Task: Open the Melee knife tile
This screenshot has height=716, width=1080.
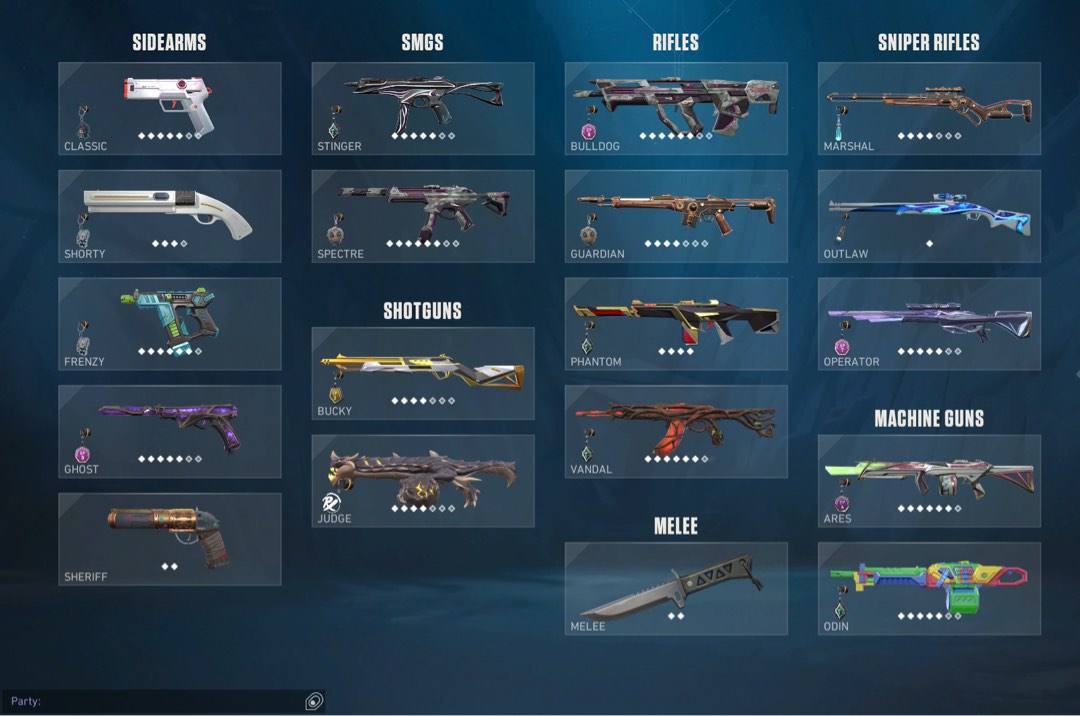Action: click(x=676, y=588)
